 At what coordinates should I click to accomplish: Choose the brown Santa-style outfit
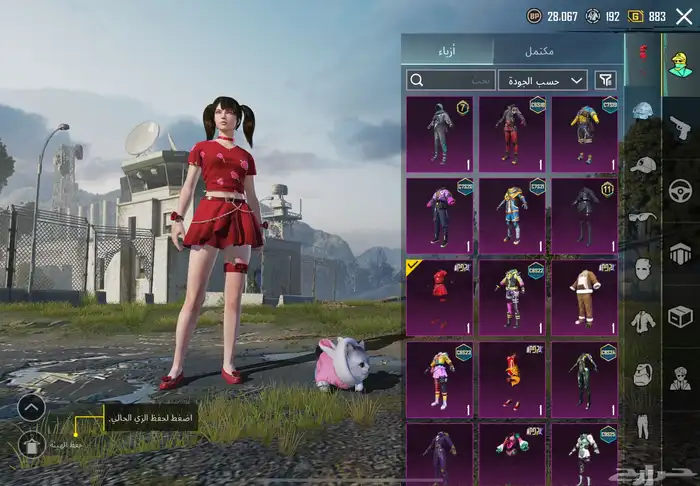[584, 297]
